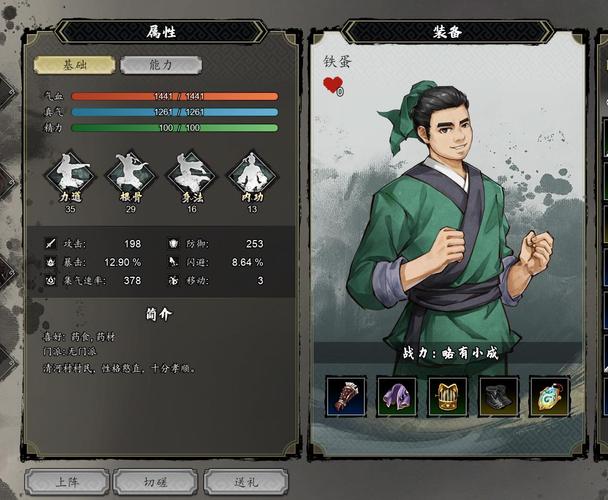Select the golden chest armor slot
The image size is (608, 500).
point(448,396)
